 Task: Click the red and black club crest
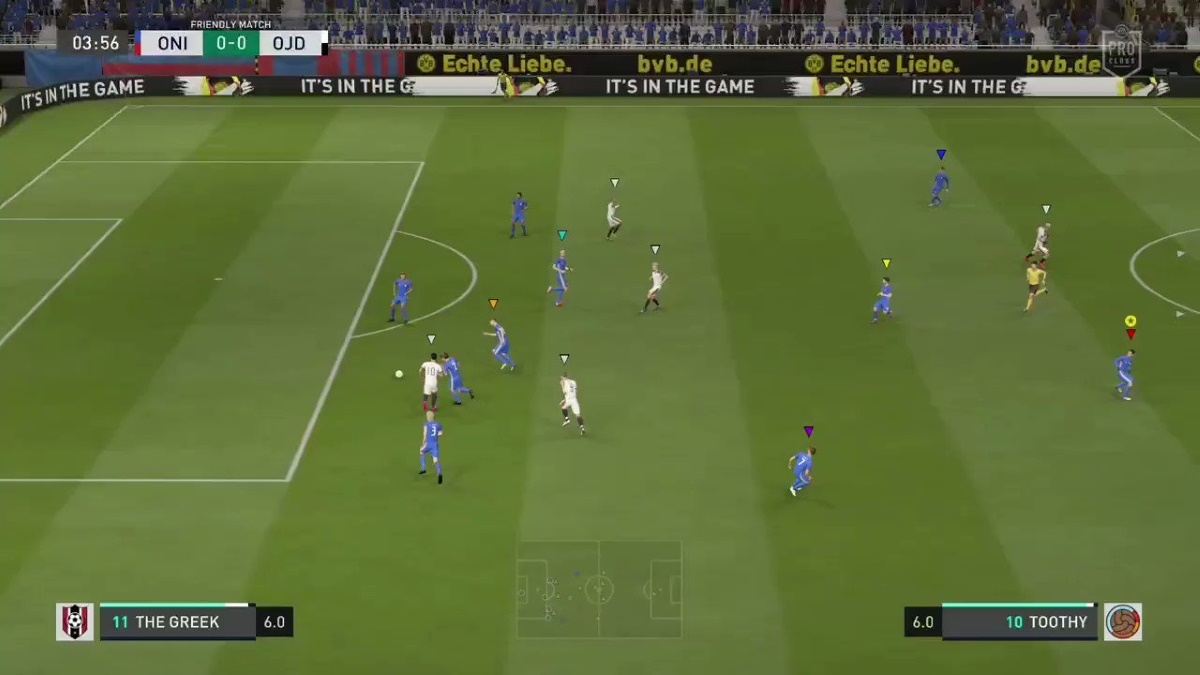click(x=75, y=622)
